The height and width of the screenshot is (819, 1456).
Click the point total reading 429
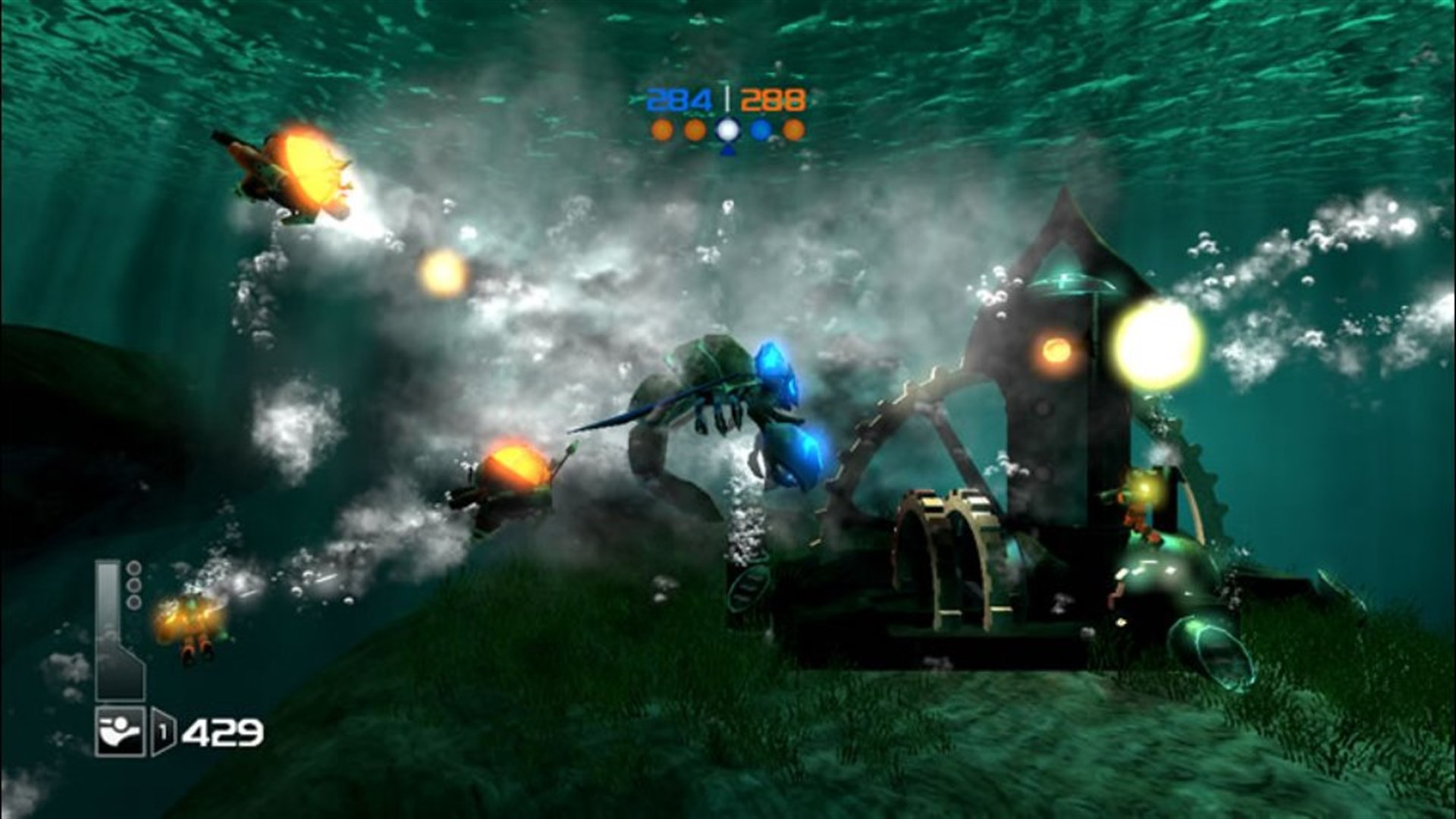point(224,733)
